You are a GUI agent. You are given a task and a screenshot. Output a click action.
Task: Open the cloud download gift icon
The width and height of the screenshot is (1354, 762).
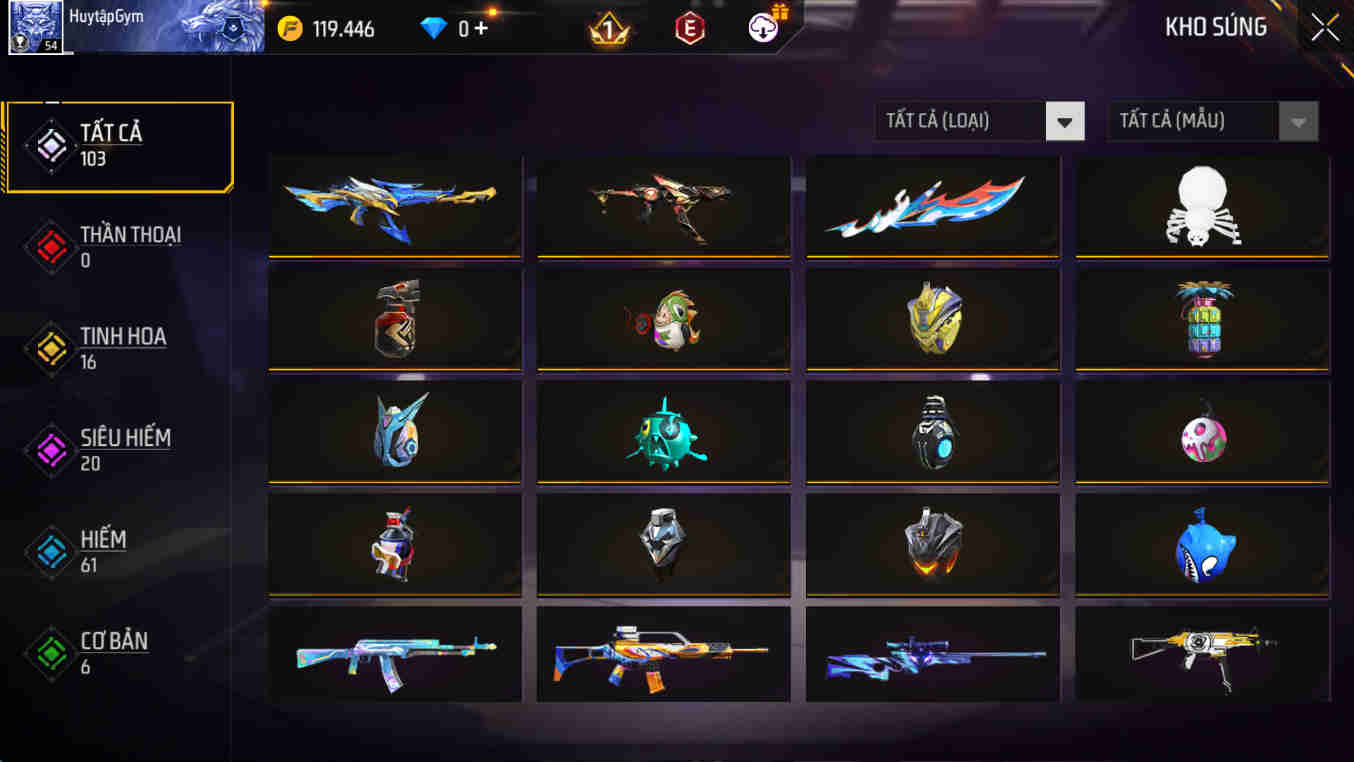tap(762, 28)
